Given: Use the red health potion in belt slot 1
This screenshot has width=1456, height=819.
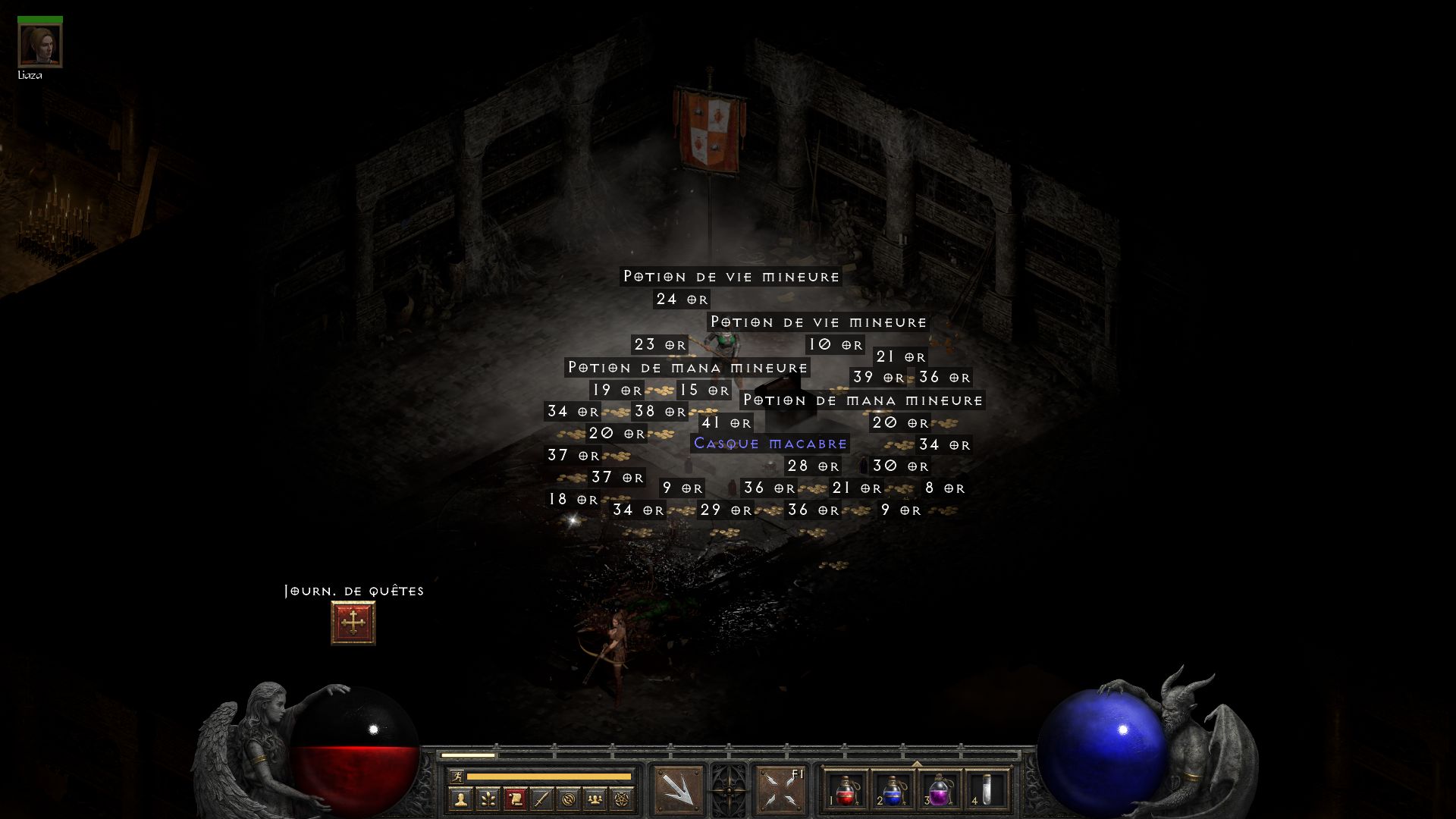Looking at the screenshot, I should pyautogui.click(x=846, y=790).
